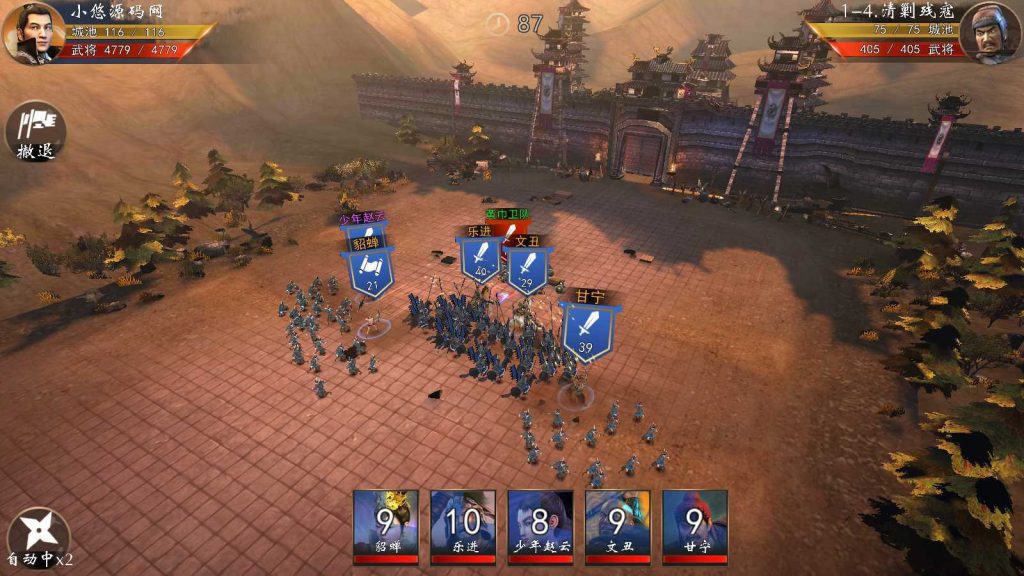This screenshot has width=1024, height=576.
Task: Click the 撤退 retreat flag button
Action: click(35, 132)
